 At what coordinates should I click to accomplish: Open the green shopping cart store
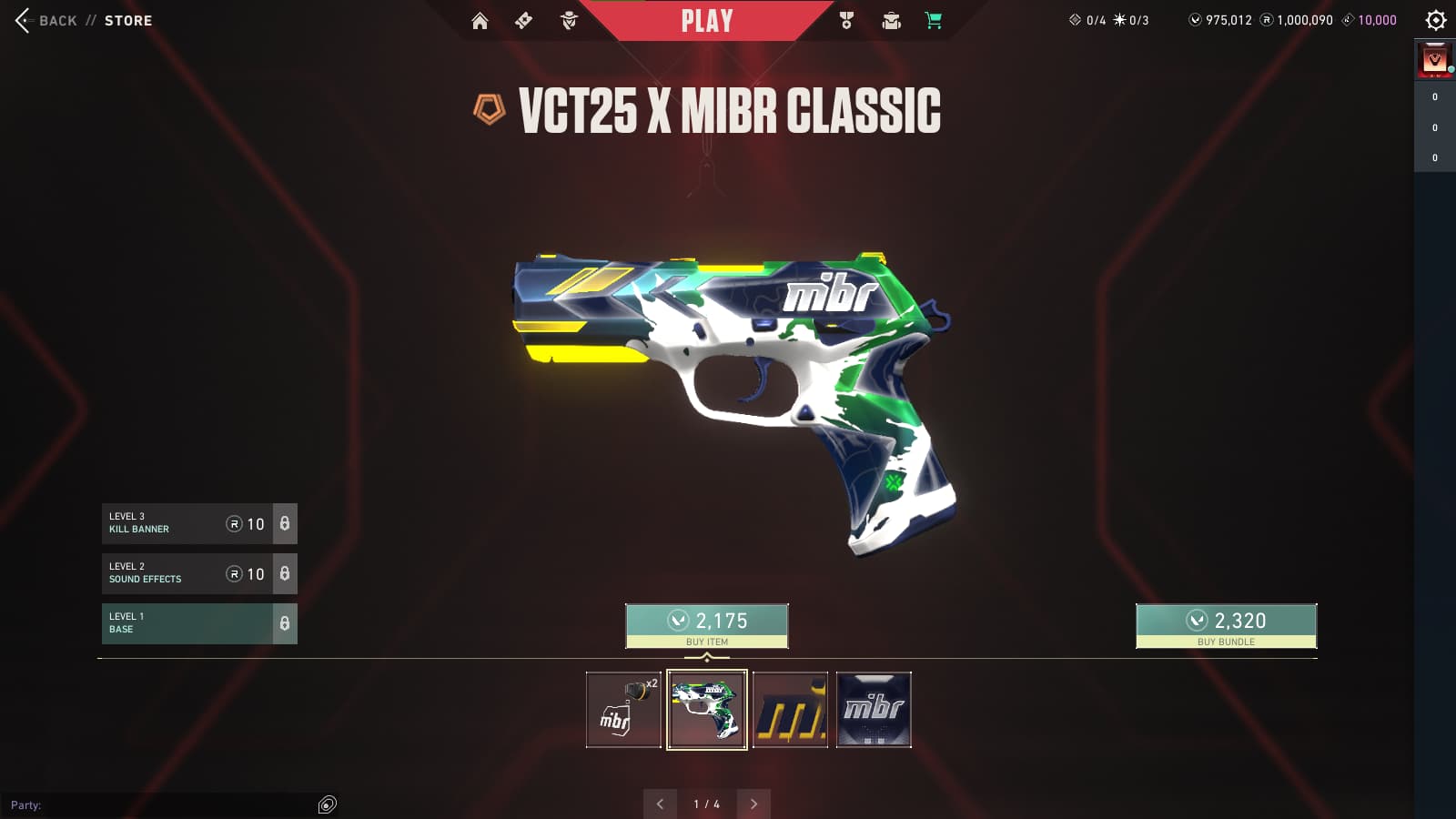[x=934, y=21]
